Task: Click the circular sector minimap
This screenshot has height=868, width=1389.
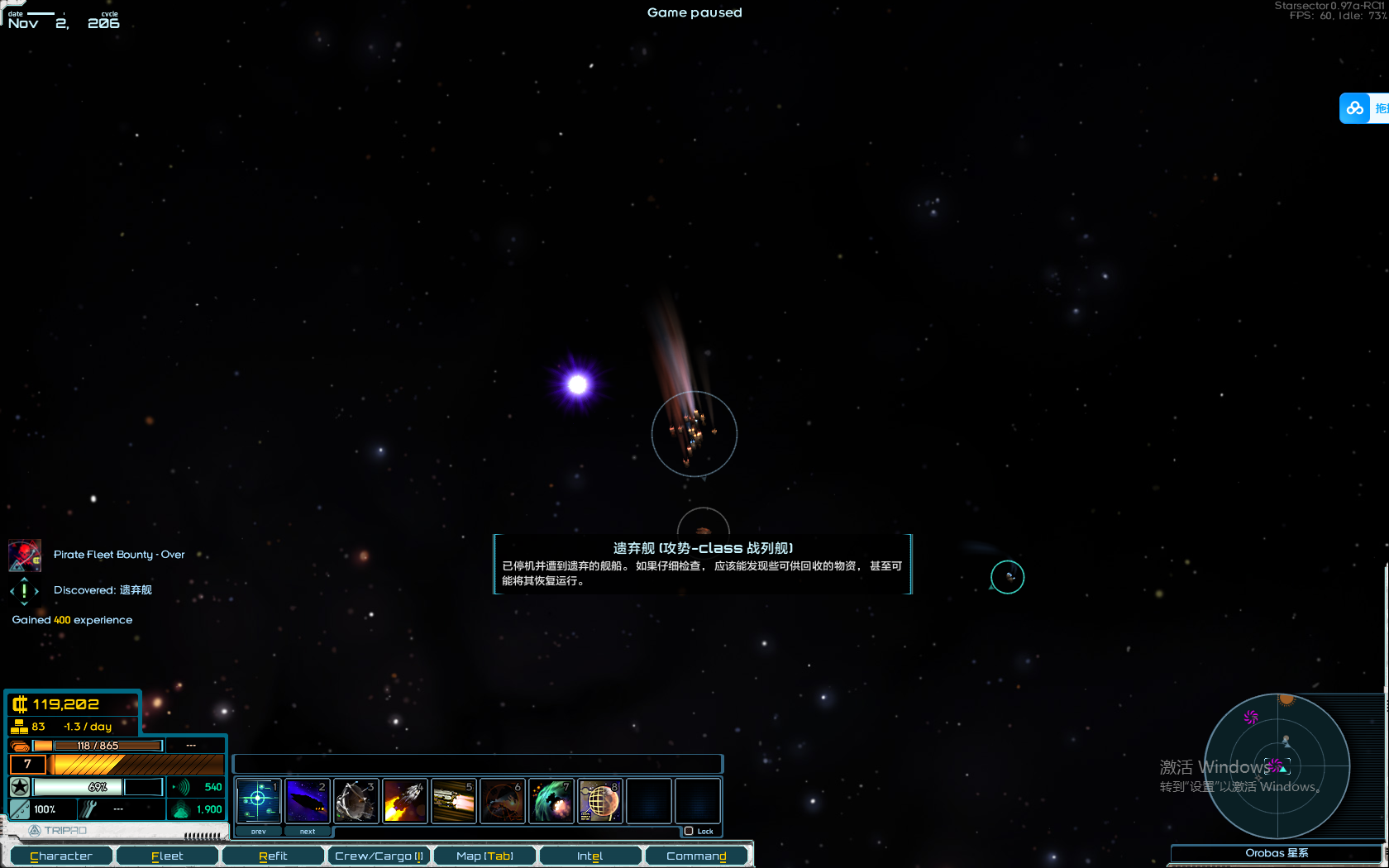Action: tap(1277, 766)
